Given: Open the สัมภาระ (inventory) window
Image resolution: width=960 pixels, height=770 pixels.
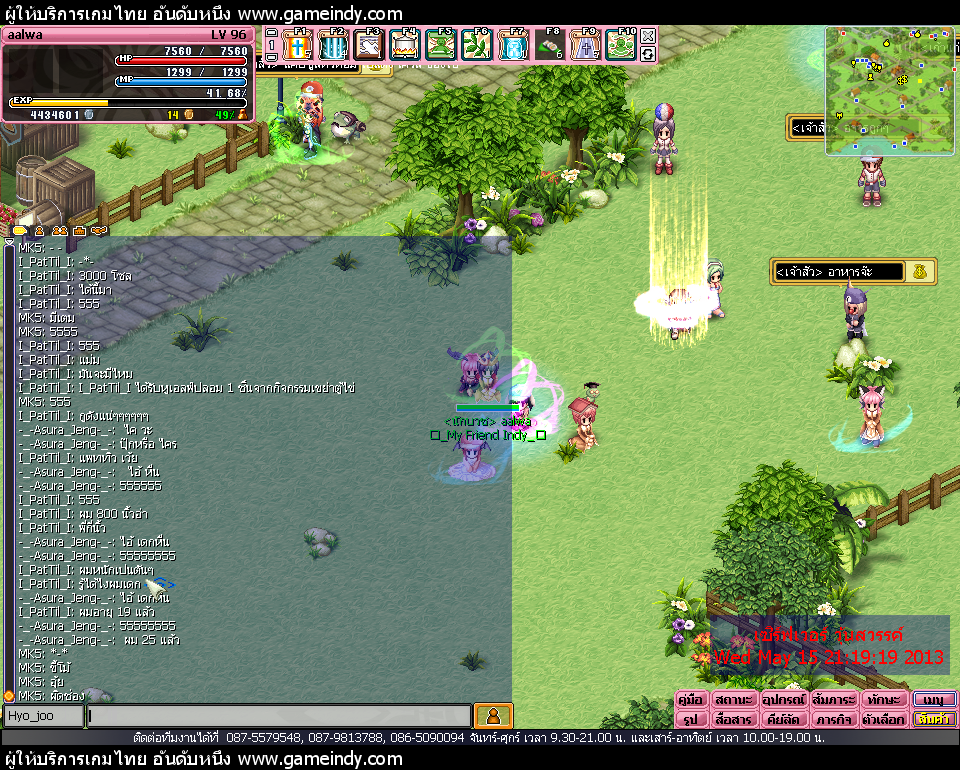Looking at the screenshot, I should [x=834, y=699].
